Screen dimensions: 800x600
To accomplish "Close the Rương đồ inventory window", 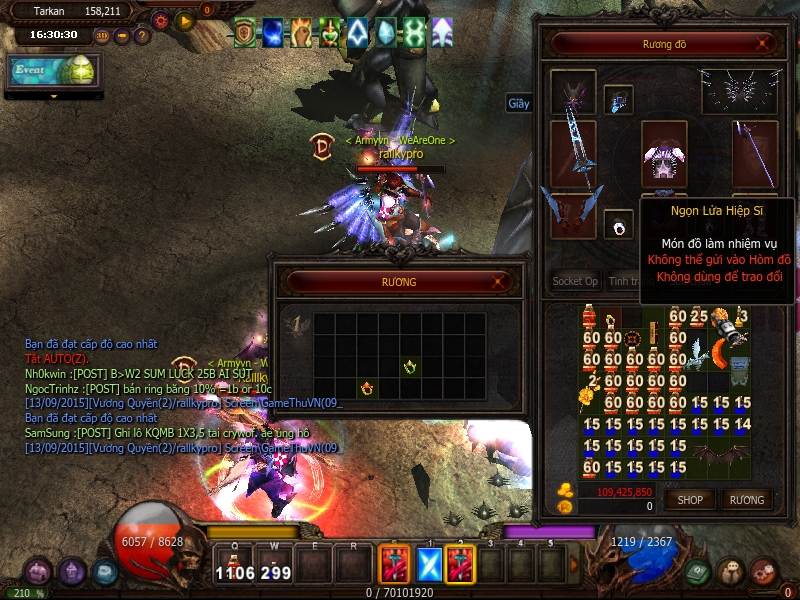I will coord(764,44).
